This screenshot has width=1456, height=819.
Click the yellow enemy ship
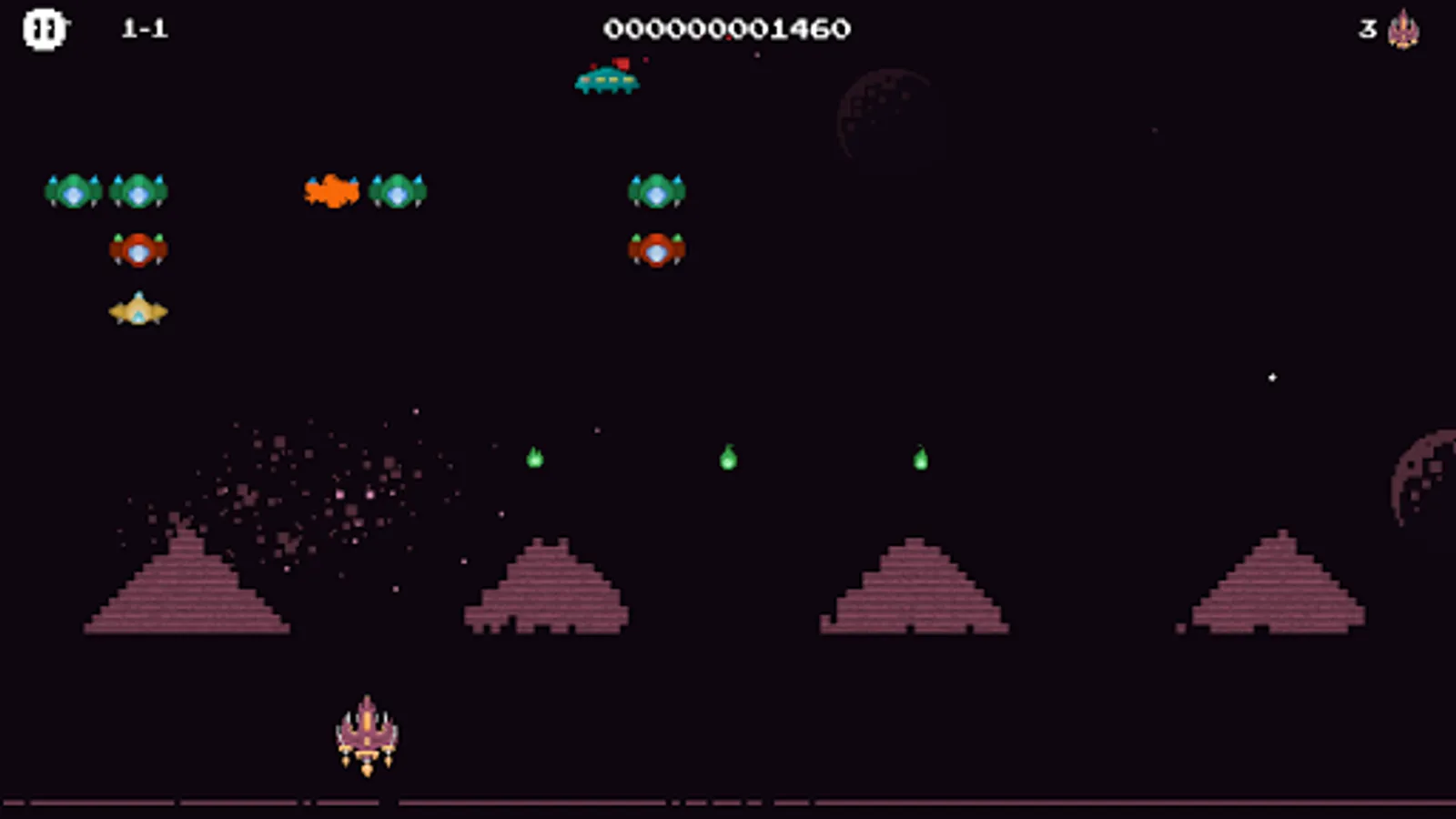(x=138, y=309)
